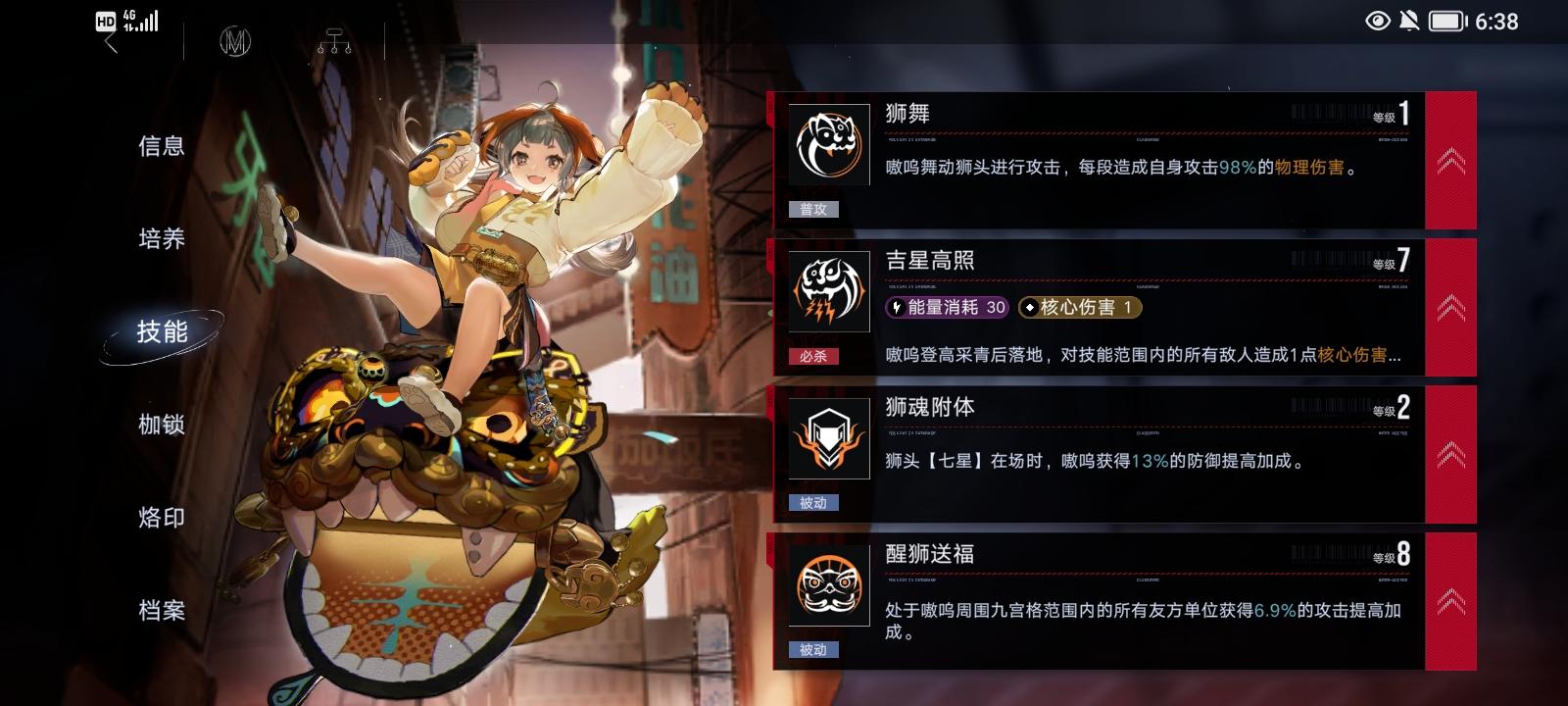Click the lightning energy icon on 能量消耗 tag

click(895, 308)
